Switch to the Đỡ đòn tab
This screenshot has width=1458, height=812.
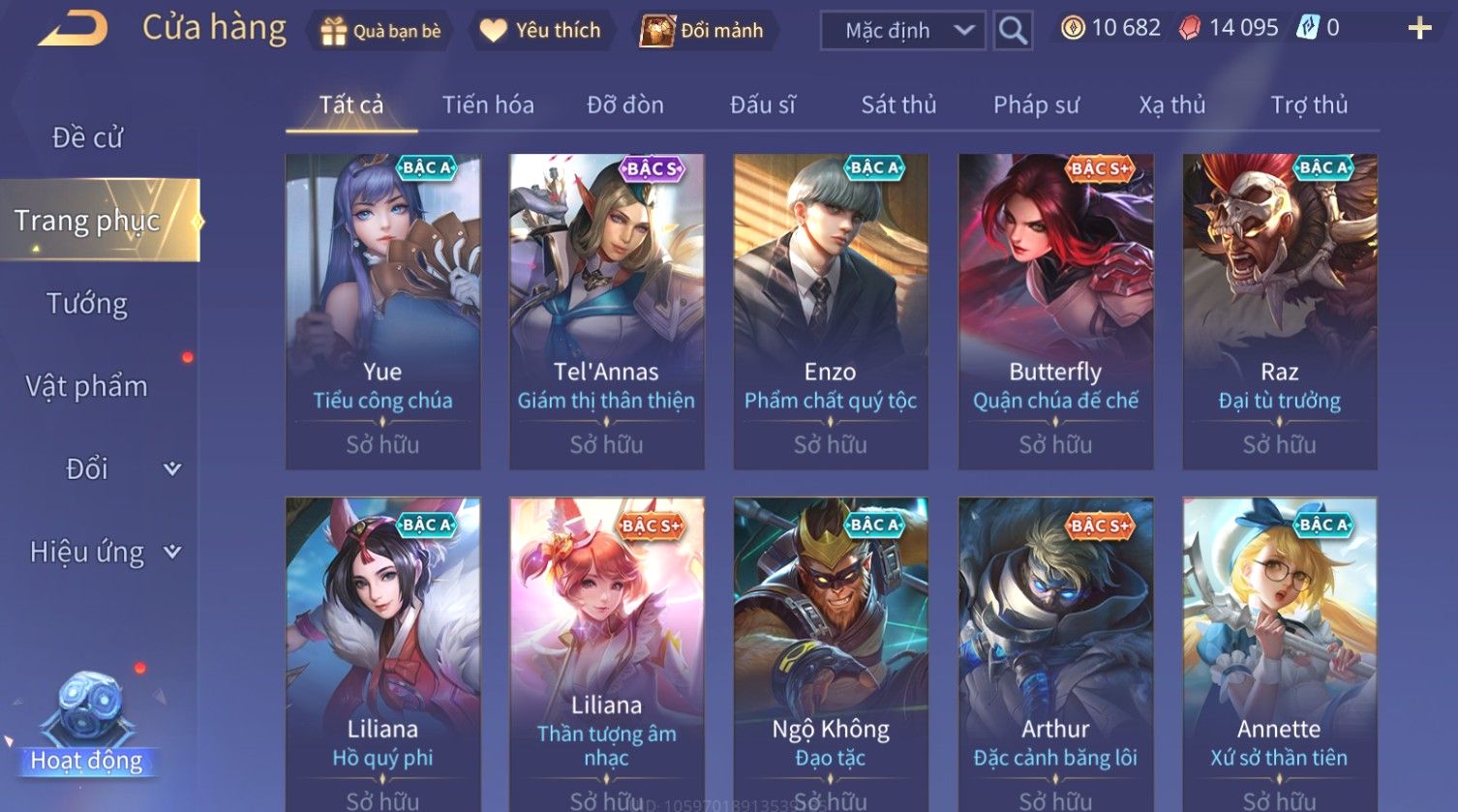pos(625,105)
